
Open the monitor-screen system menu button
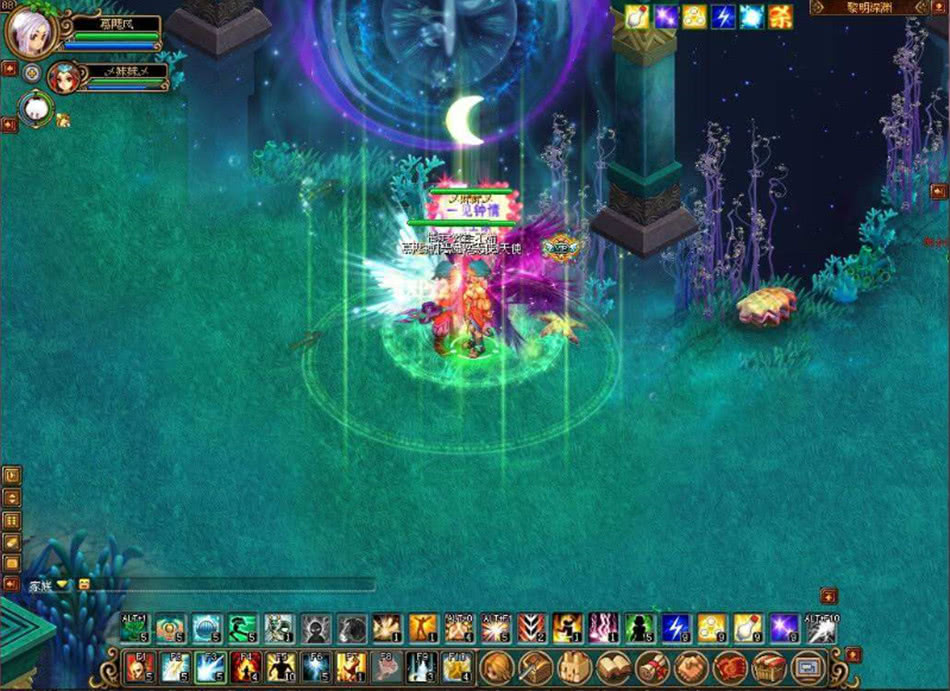tap(807, 667)
